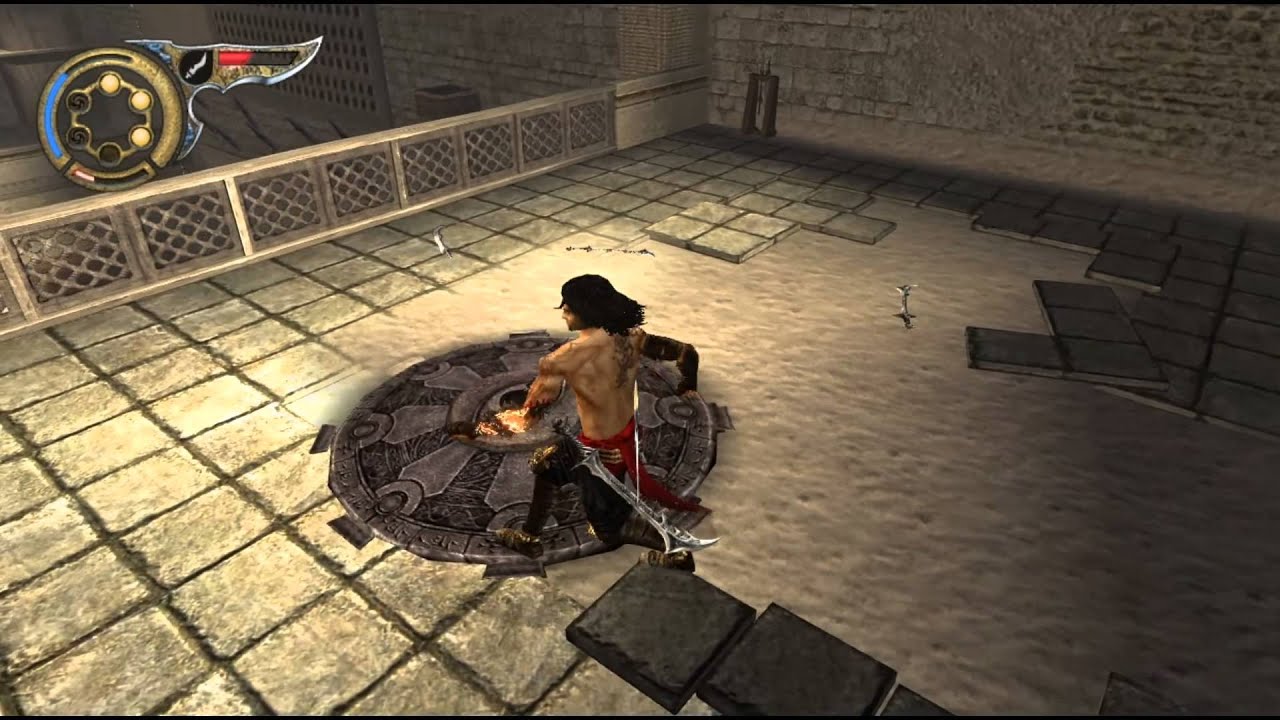The image size is (1280, 720).
Task: Select the black dagger symbol on health HUD
Action: pos(197,67)
